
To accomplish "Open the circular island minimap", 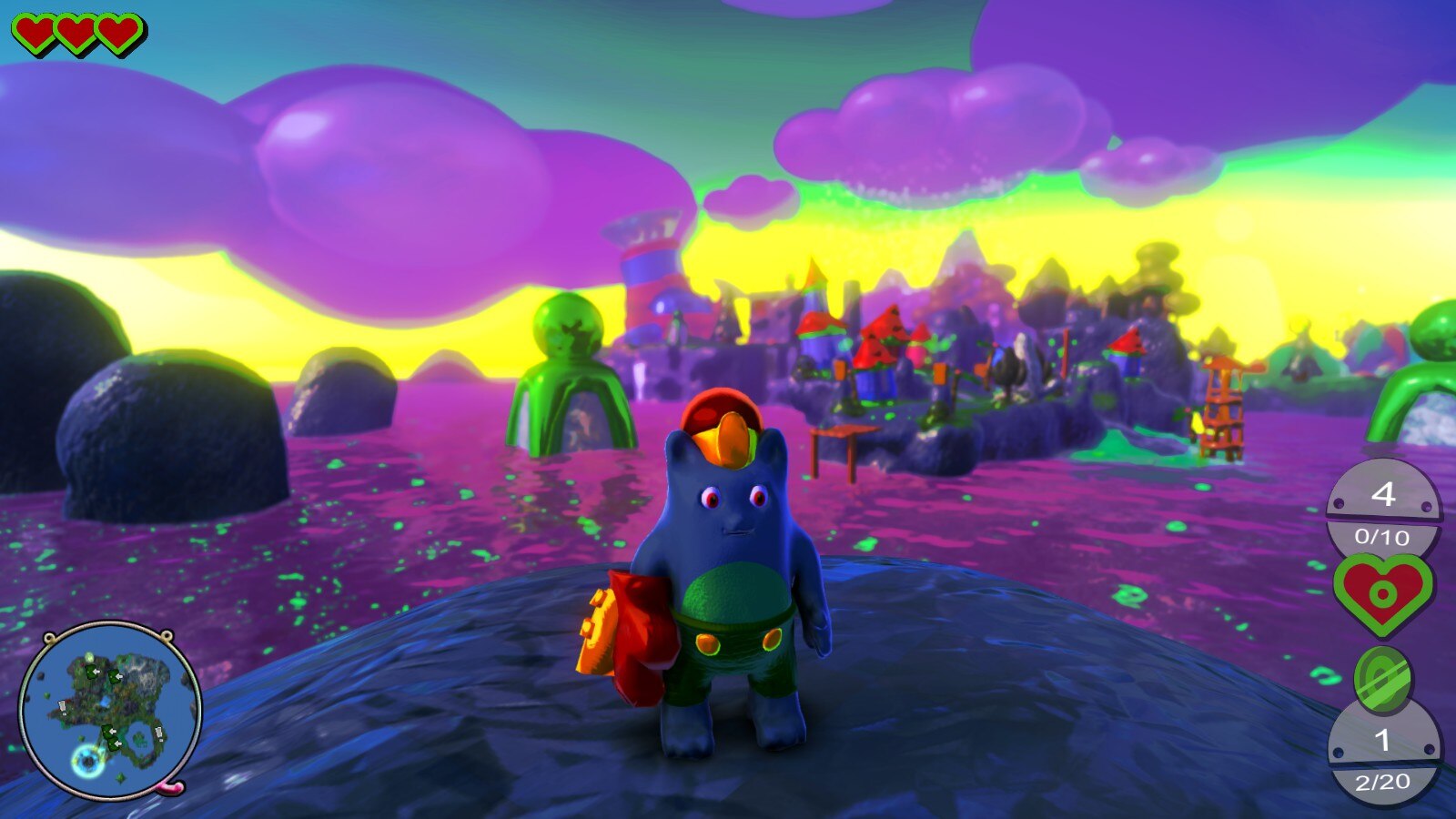I will (x=109, y=710).
